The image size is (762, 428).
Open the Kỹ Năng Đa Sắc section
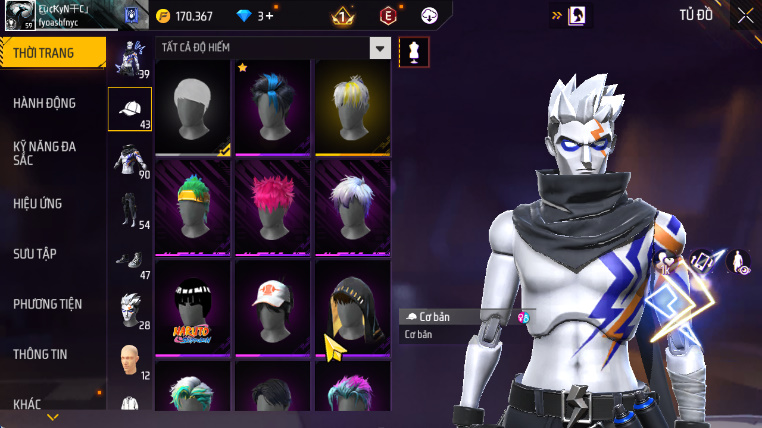45,152
